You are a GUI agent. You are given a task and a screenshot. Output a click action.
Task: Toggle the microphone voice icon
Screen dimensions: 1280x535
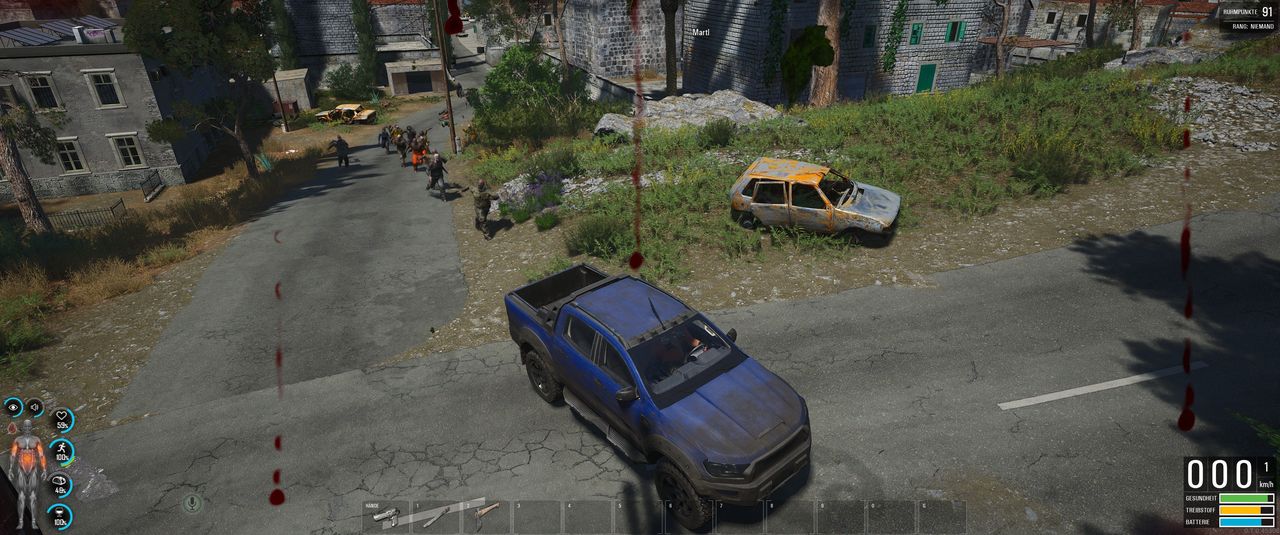(192, 503)
